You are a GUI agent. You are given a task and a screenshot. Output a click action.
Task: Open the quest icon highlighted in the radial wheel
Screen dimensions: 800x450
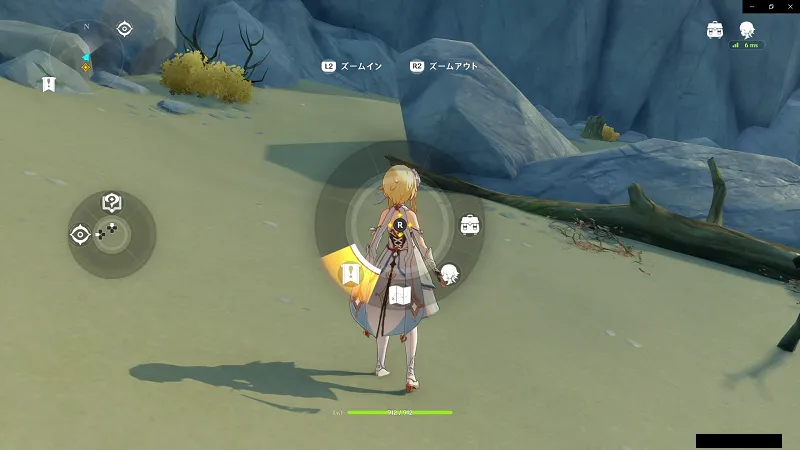[x=351, y=273]
